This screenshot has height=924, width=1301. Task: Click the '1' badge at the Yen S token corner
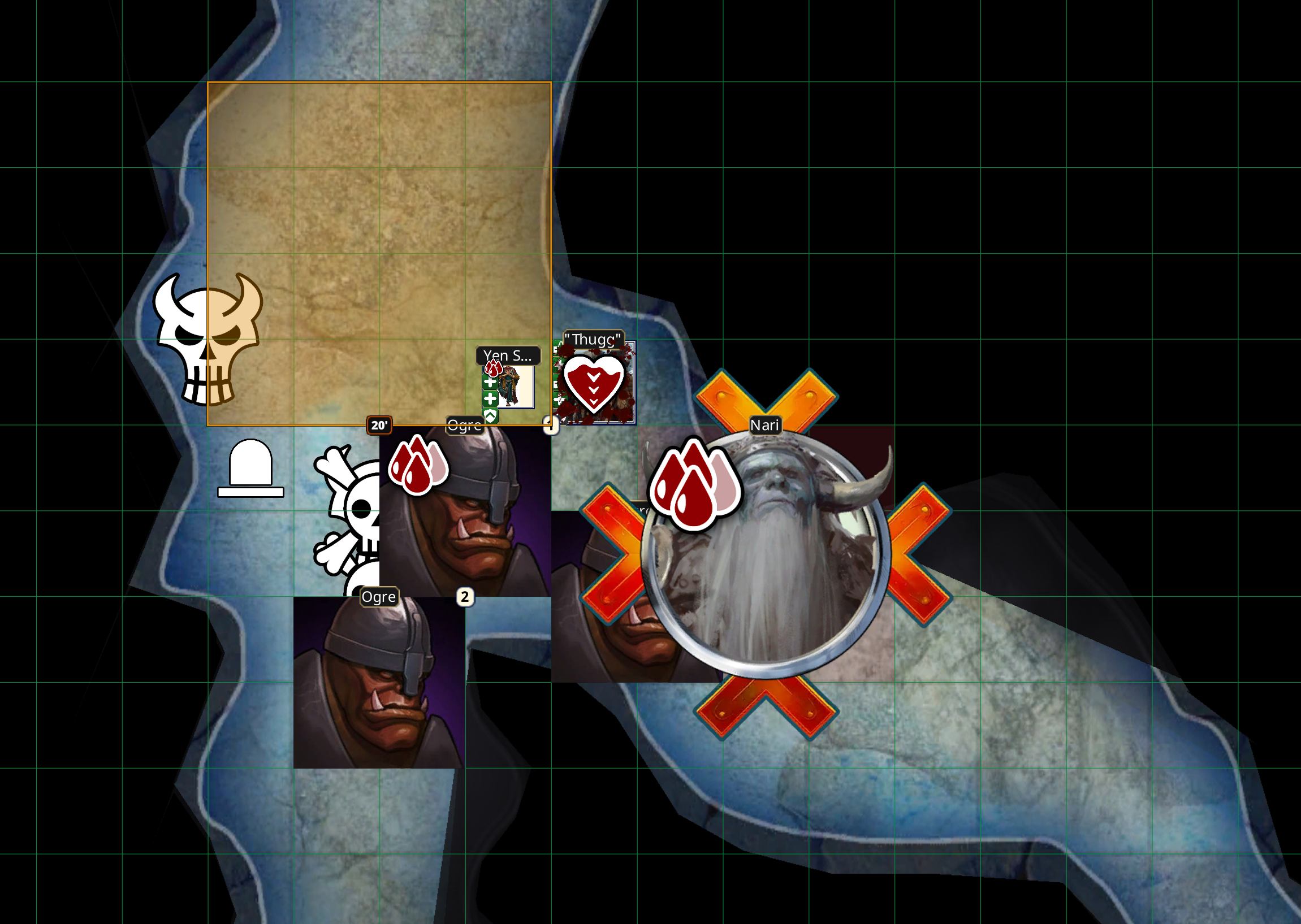551,426
